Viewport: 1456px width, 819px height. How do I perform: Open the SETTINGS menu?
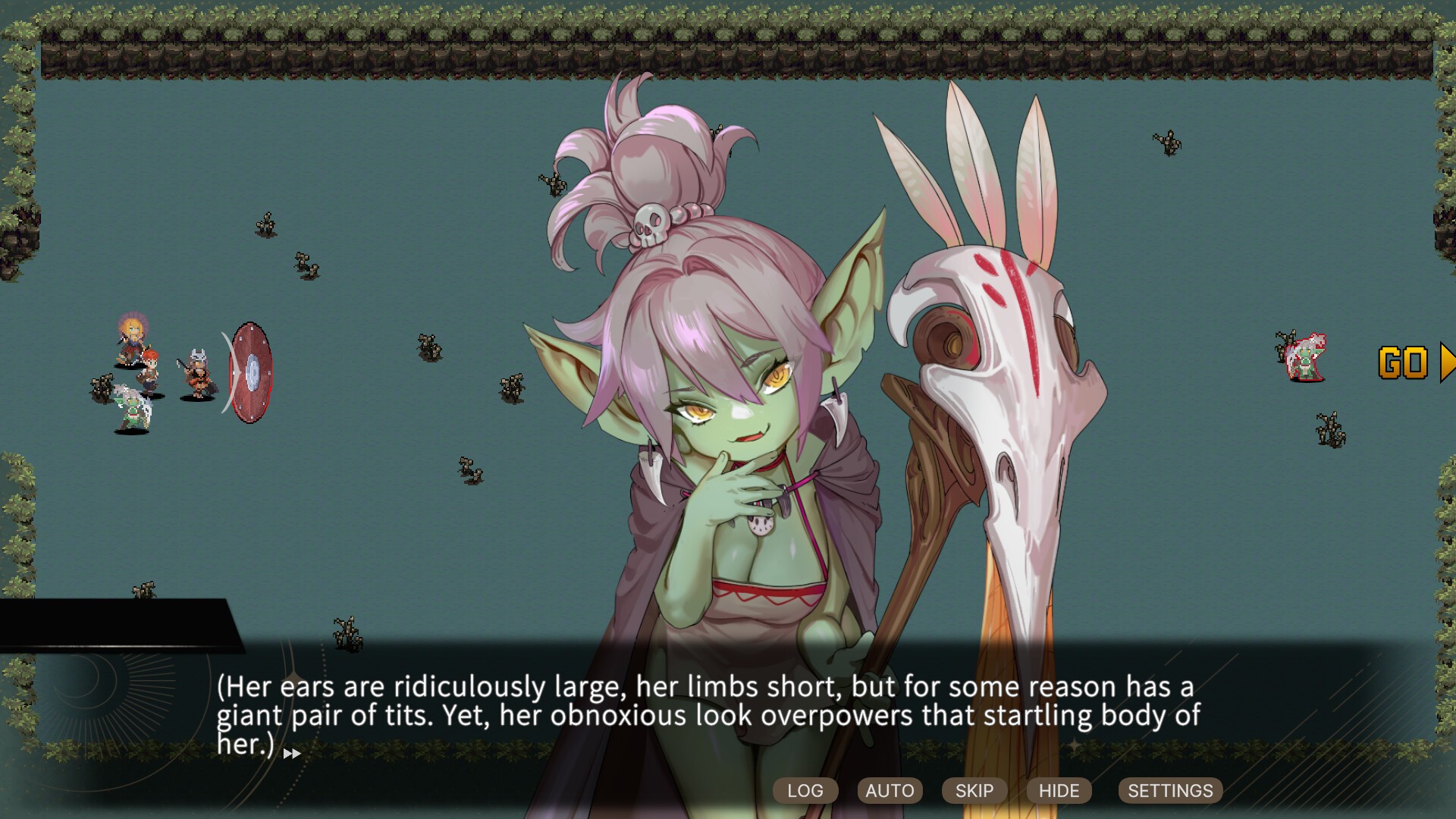[x=1170, y=790]
